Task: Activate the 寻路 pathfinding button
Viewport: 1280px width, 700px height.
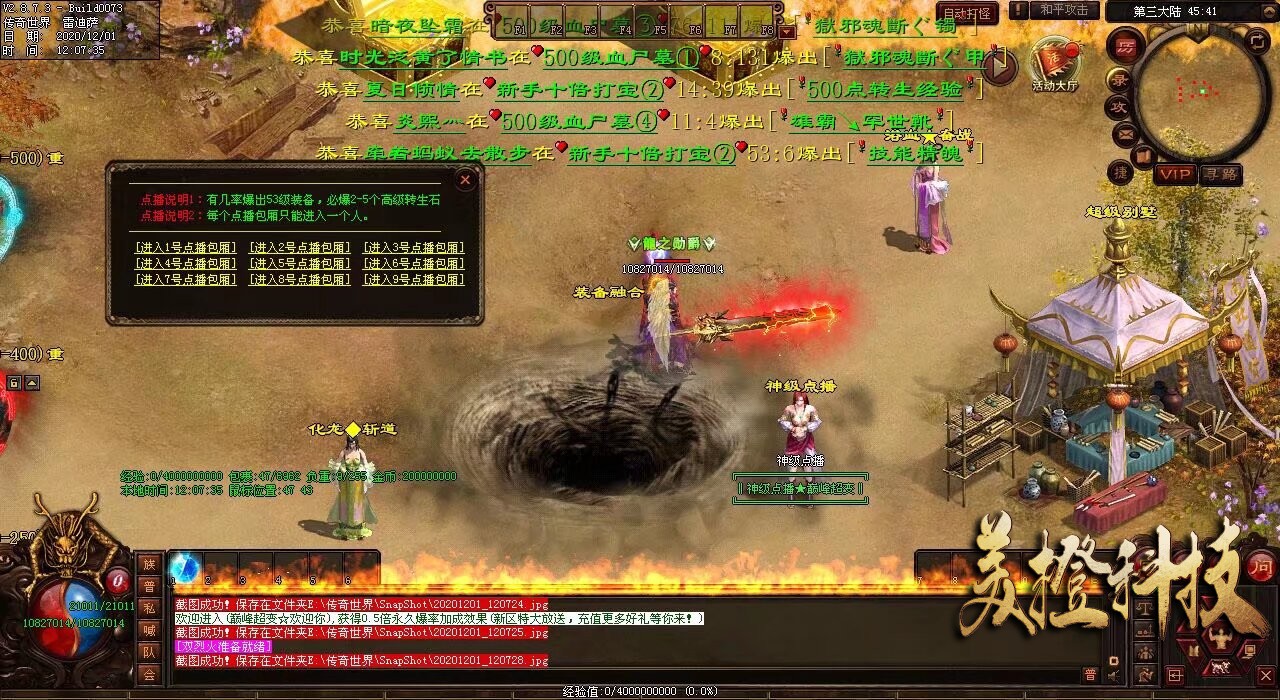Action: (x=1220, y=174)
